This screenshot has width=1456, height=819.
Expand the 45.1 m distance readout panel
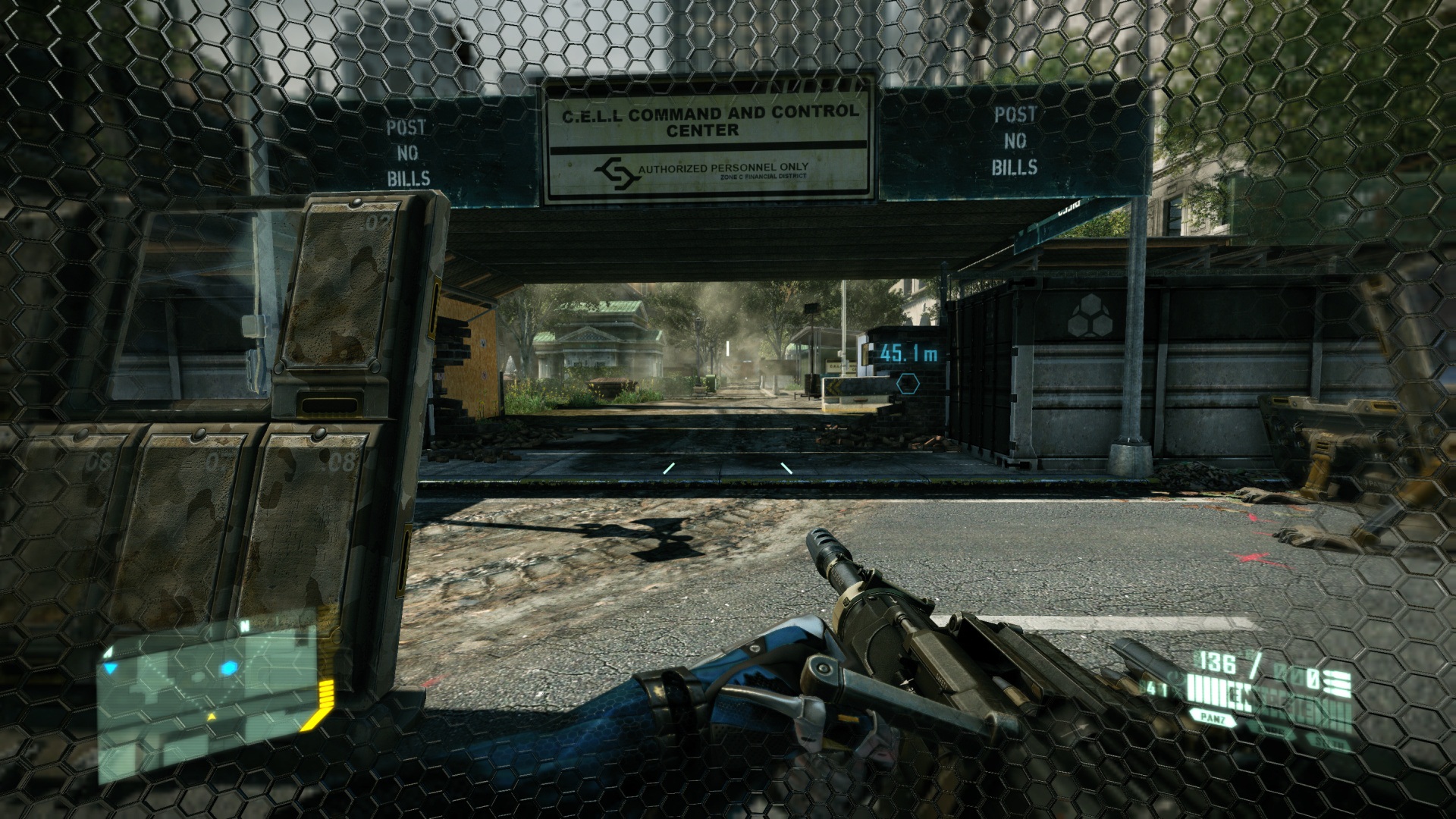point(907,353)
